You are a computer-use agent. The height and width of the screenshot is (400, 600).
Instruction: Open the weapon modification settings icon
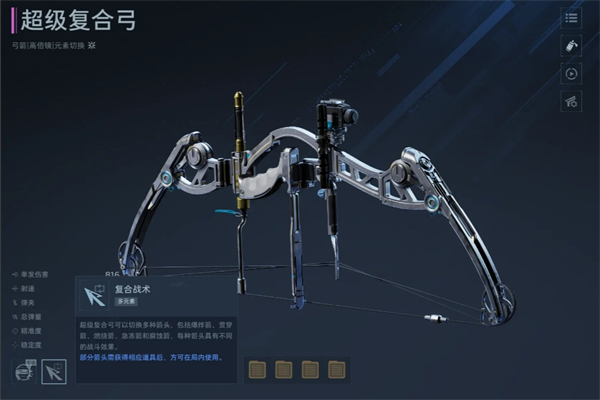tap(572, 101)
